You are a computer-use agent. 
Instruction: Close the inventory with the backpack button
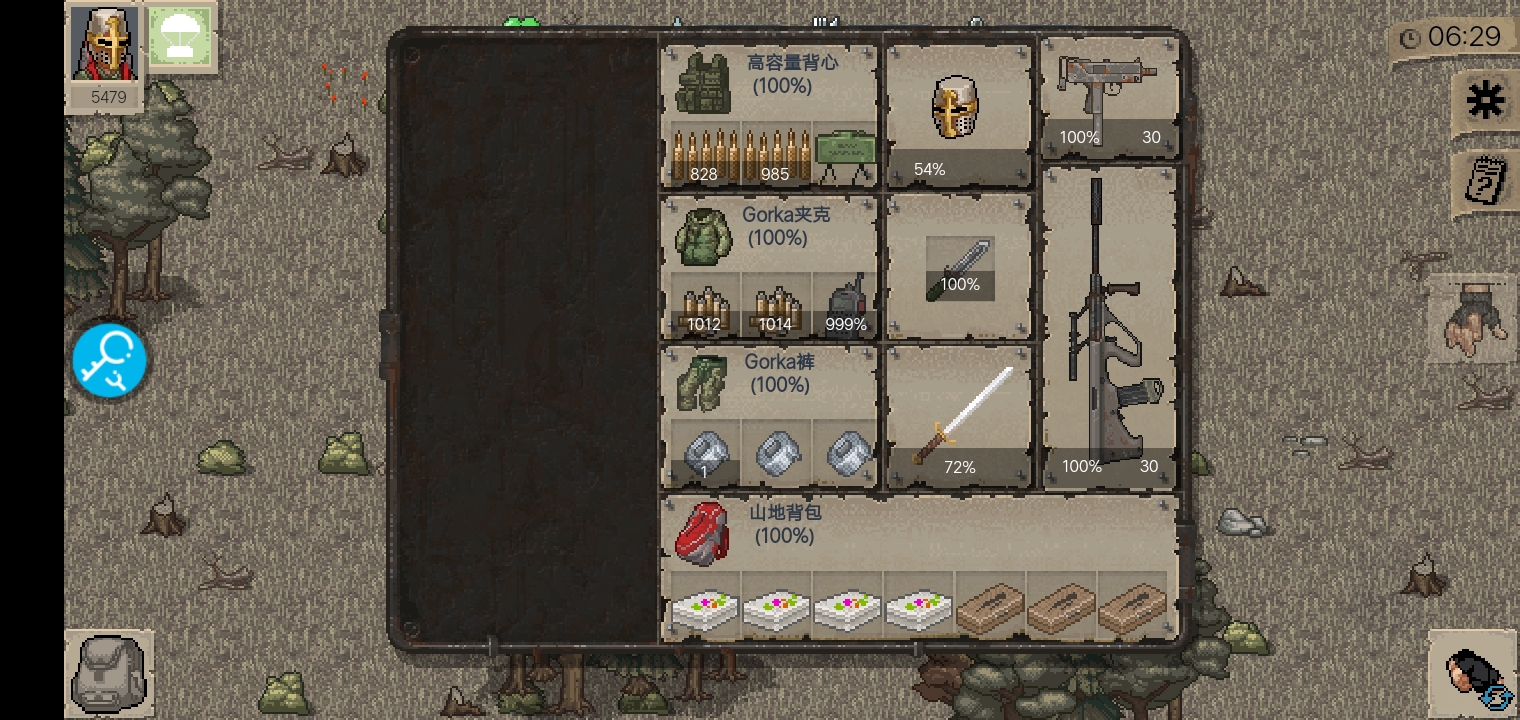(x=109, y=673)
